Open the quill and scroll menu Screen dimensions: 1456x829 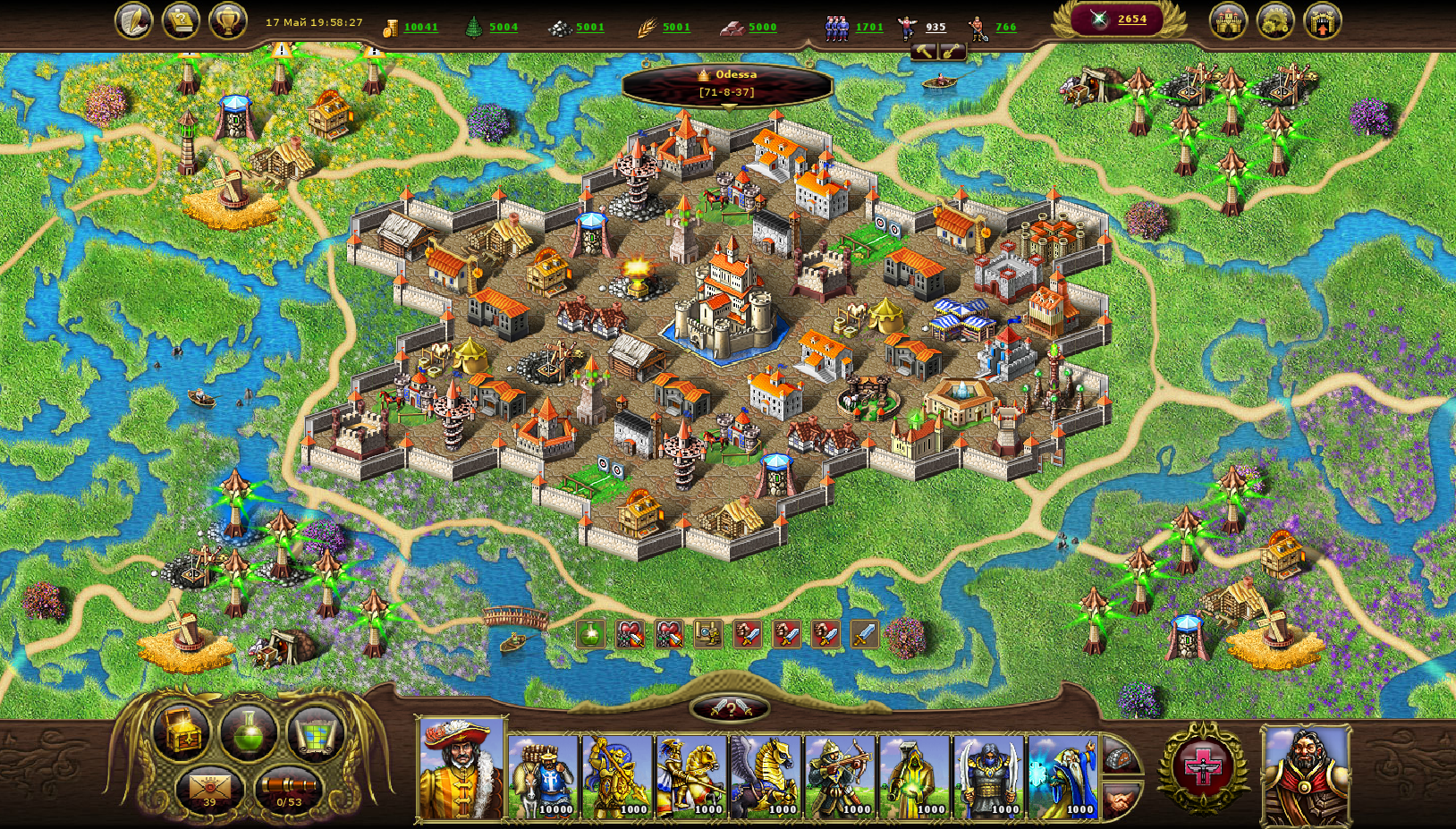pyautogui.click(x=134, y=21)
